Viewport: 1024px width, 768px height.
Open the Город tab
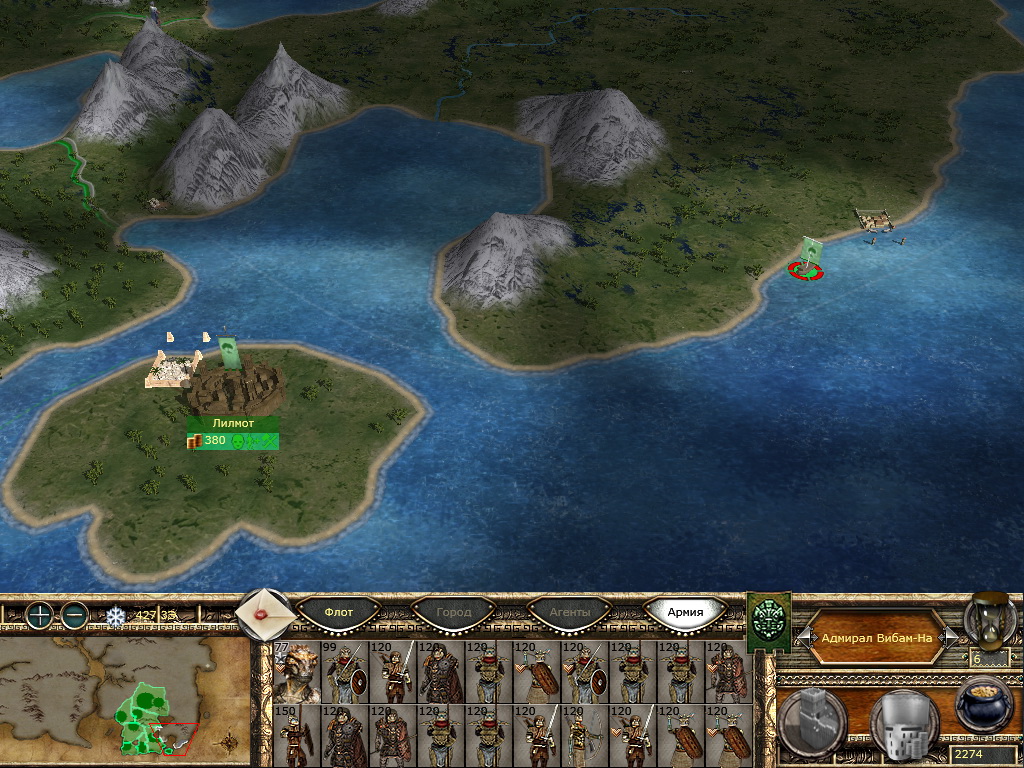[454, 612]
